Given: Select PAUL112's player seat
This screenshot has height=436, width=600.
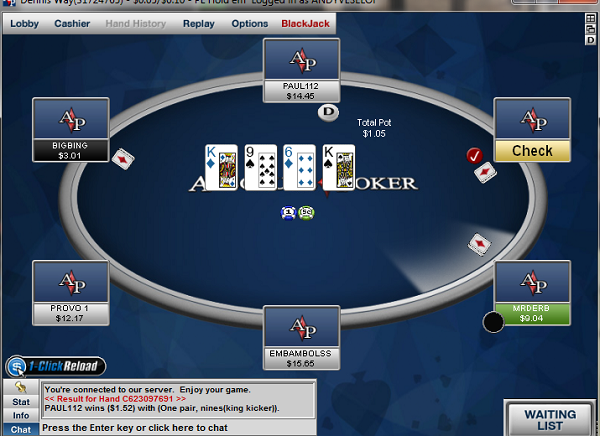Looking at the screenshot, I should (x=301, y=70).
